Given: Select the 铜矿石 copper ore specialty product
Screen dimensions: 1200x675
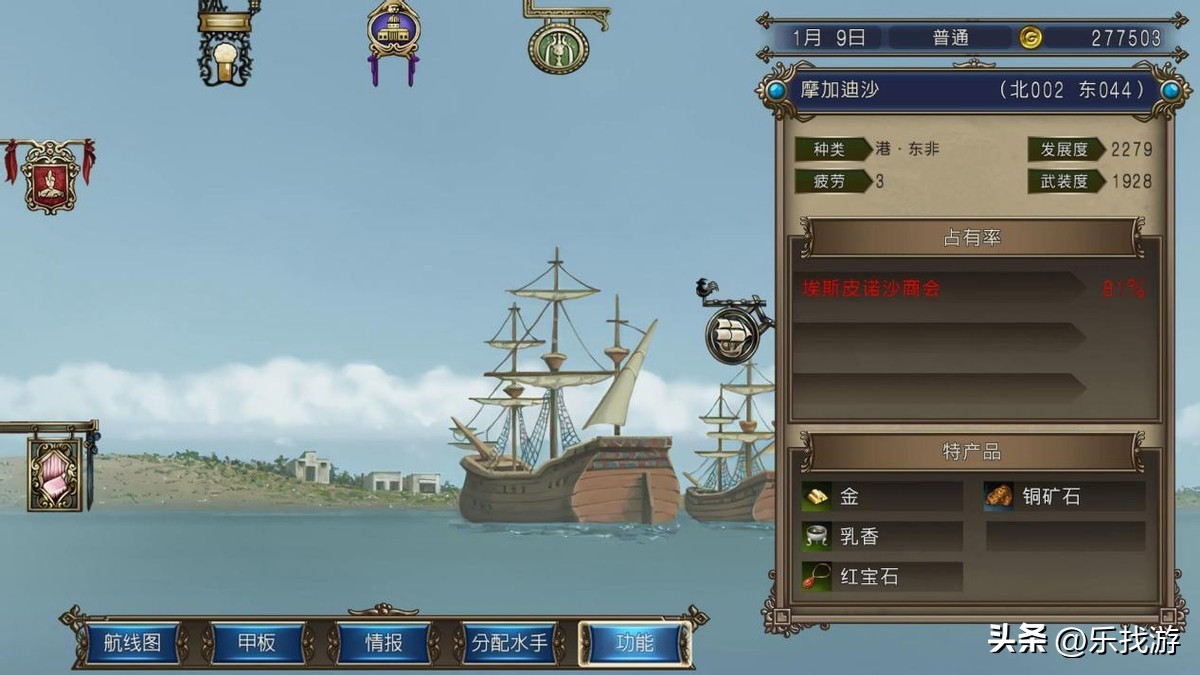Looking at the screenshot, I should 1063,496.
